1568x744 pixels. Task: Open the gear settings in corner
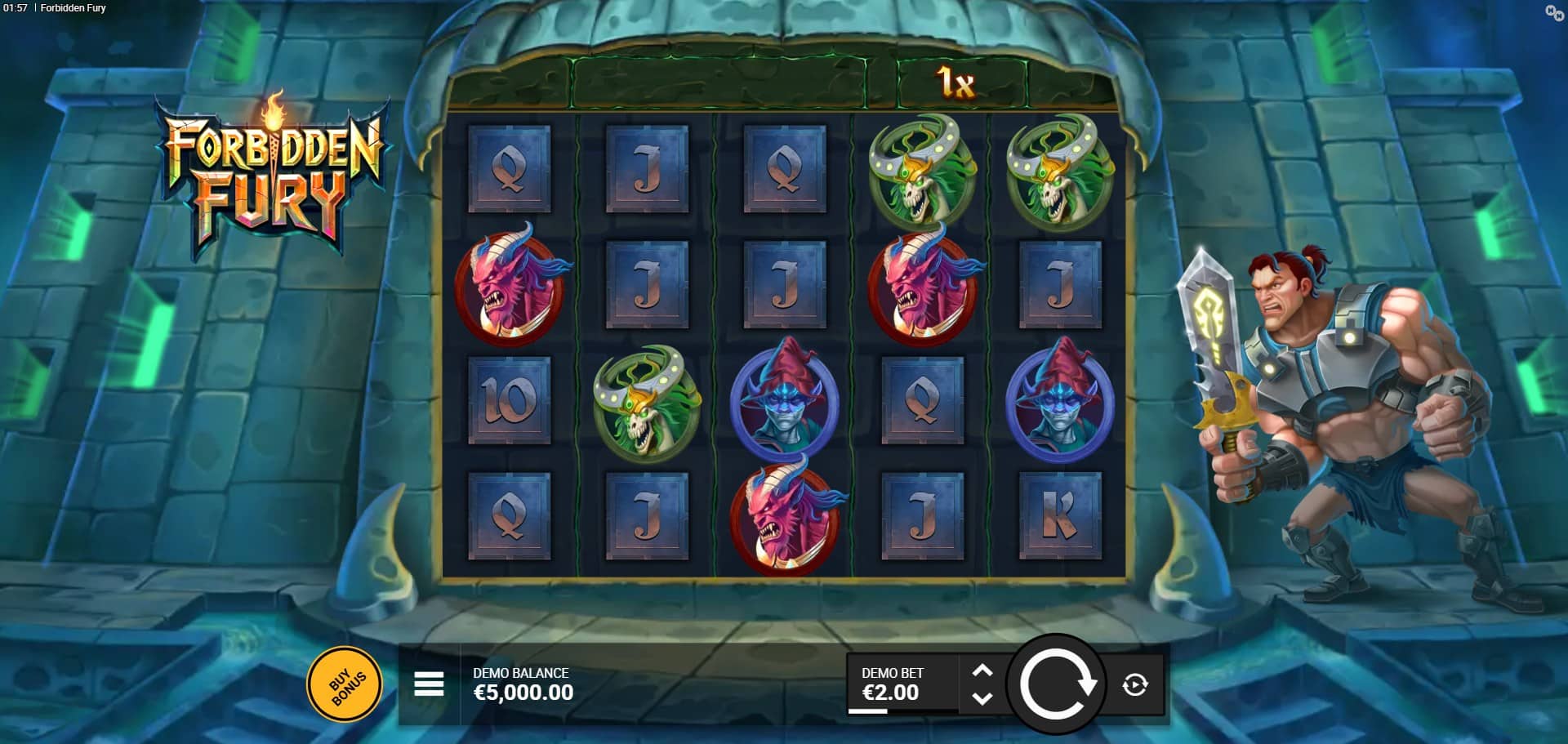tap(1553, 12)
